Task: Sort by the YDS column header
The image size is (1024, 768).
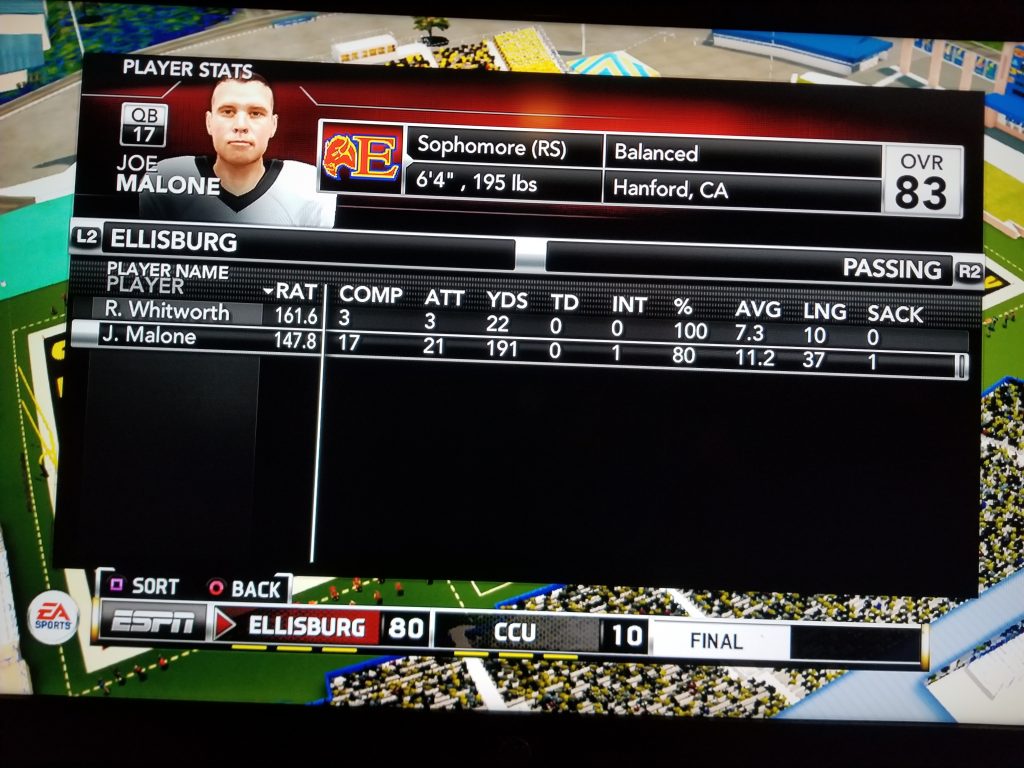Action: click(x=507, y=300)
